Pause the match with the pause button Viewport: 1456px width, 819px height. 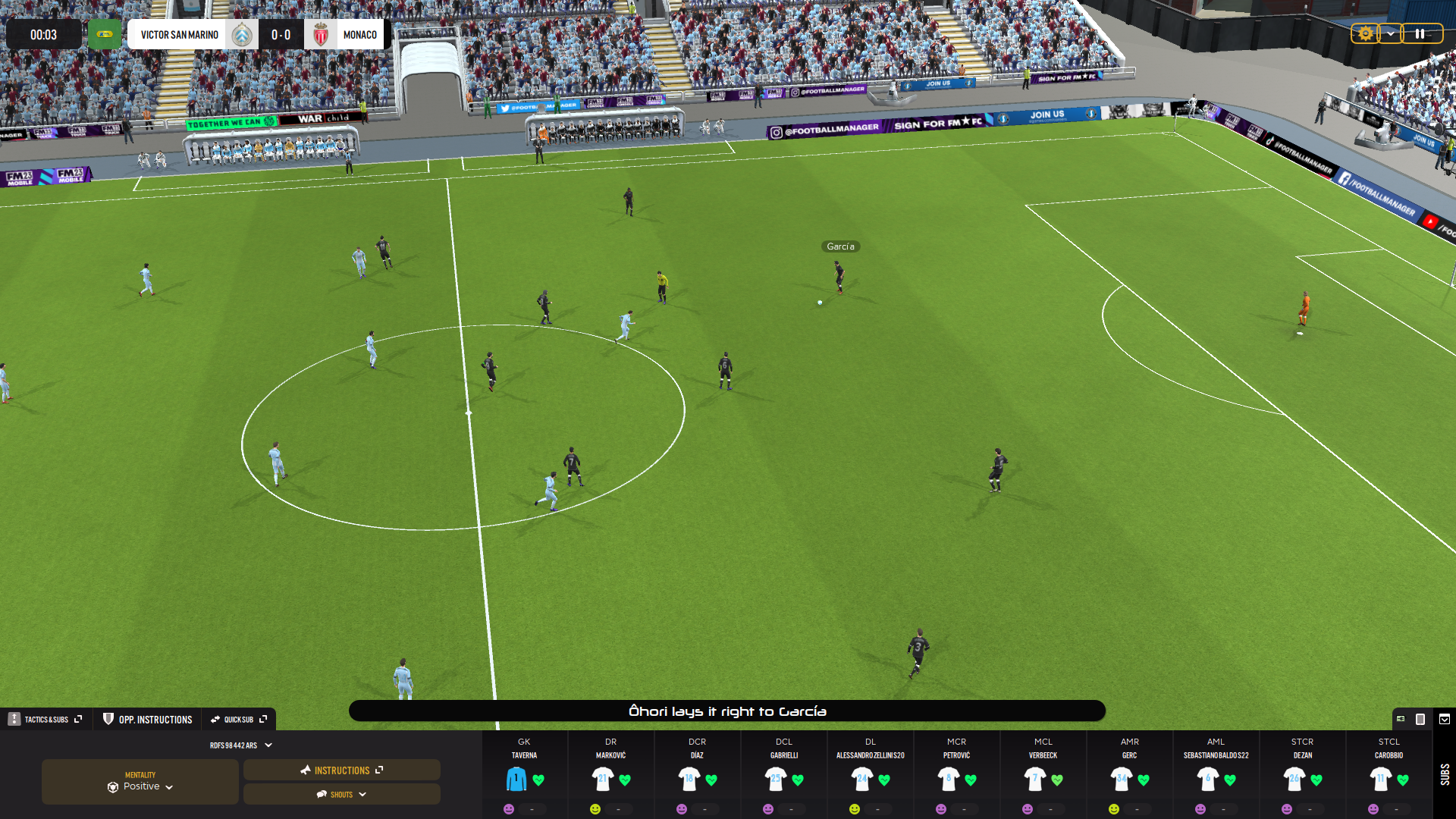click(x=1420, y=34)
